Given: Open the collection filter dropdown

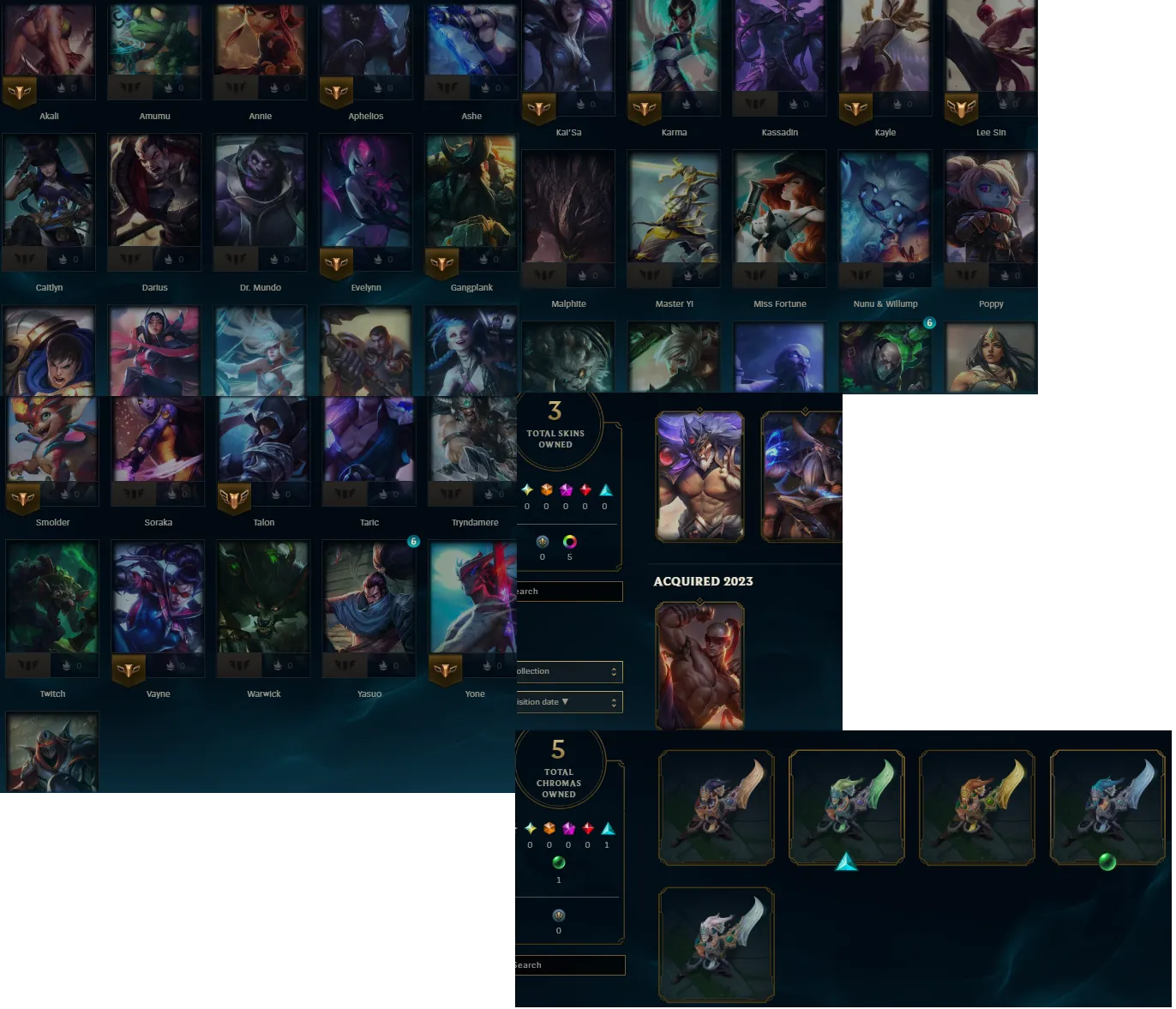Looking at the screenshot, I should coord(570,671).
